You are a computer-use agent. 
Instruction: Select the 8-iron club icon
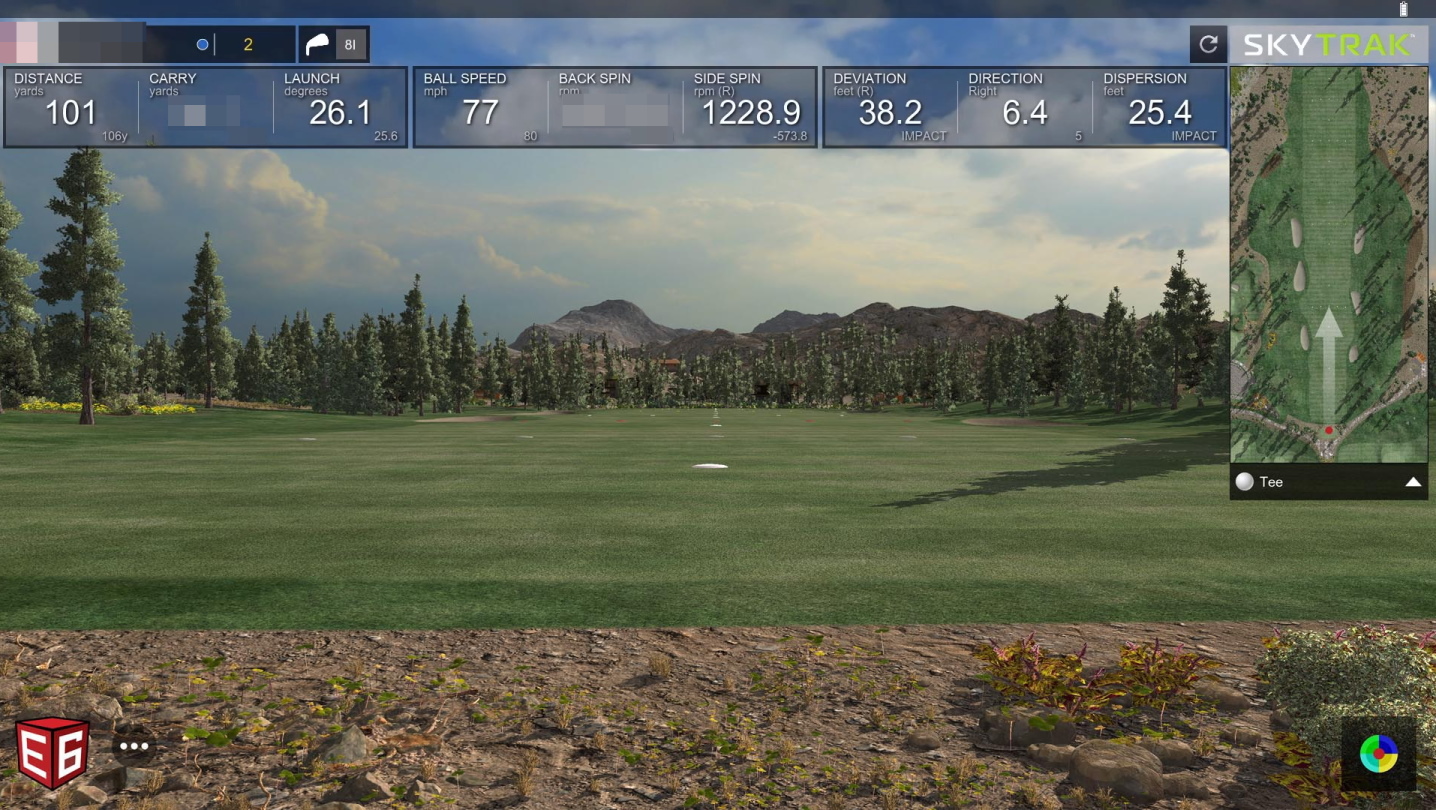319,44
